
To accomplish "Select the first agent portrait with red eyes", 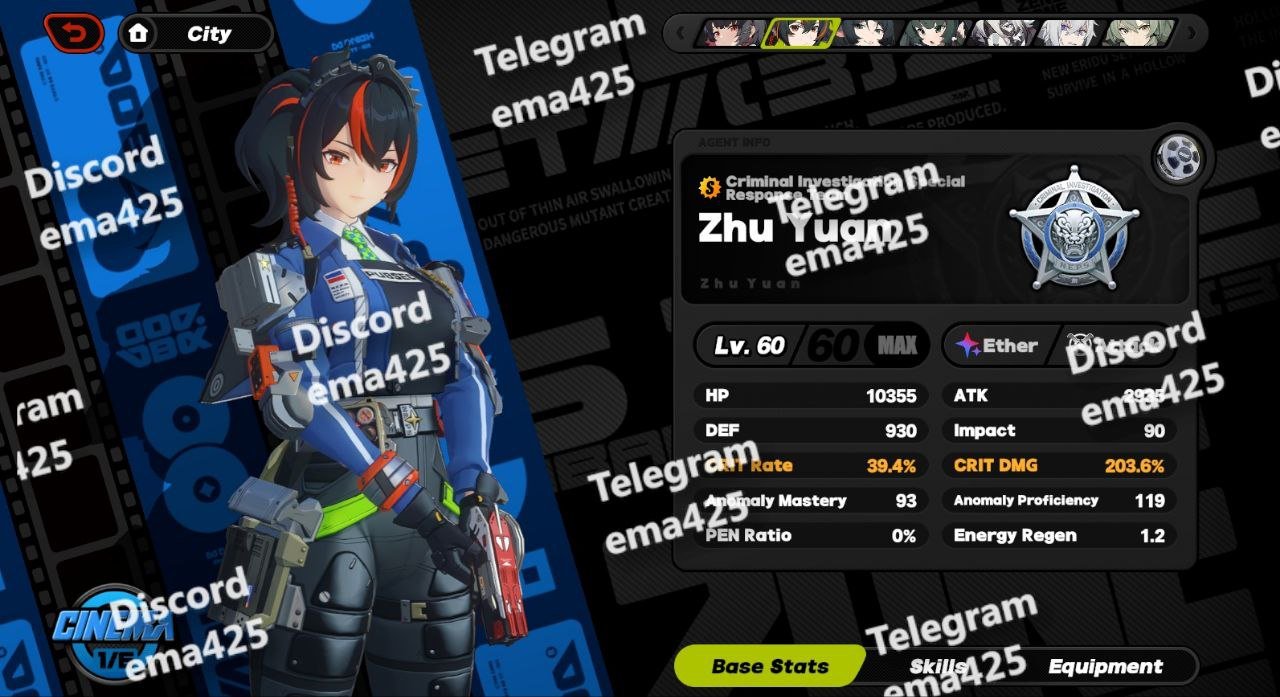I will click(x=732, y=33).
